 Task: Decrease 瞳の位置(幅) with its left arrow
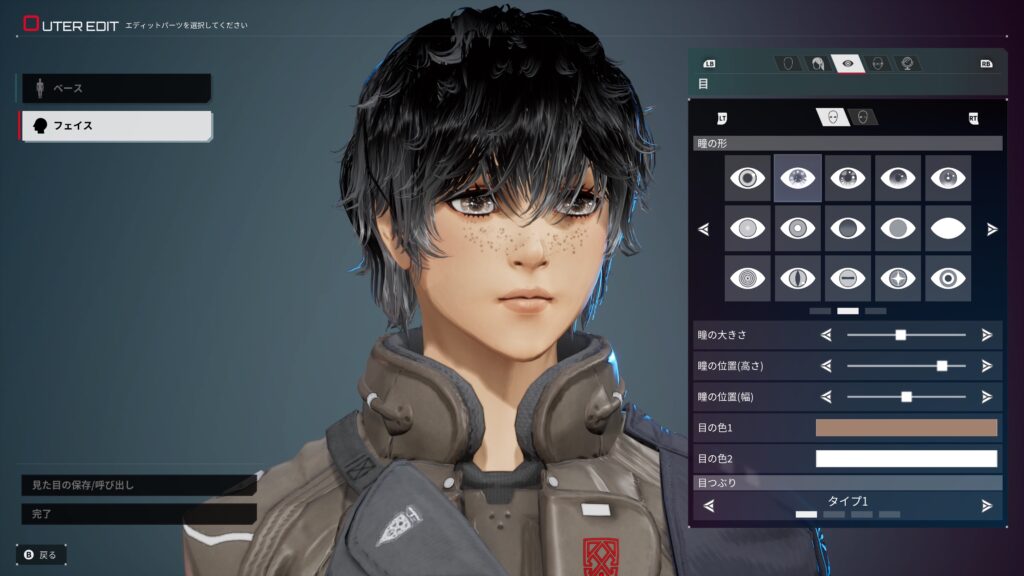(x=826, y=397)
